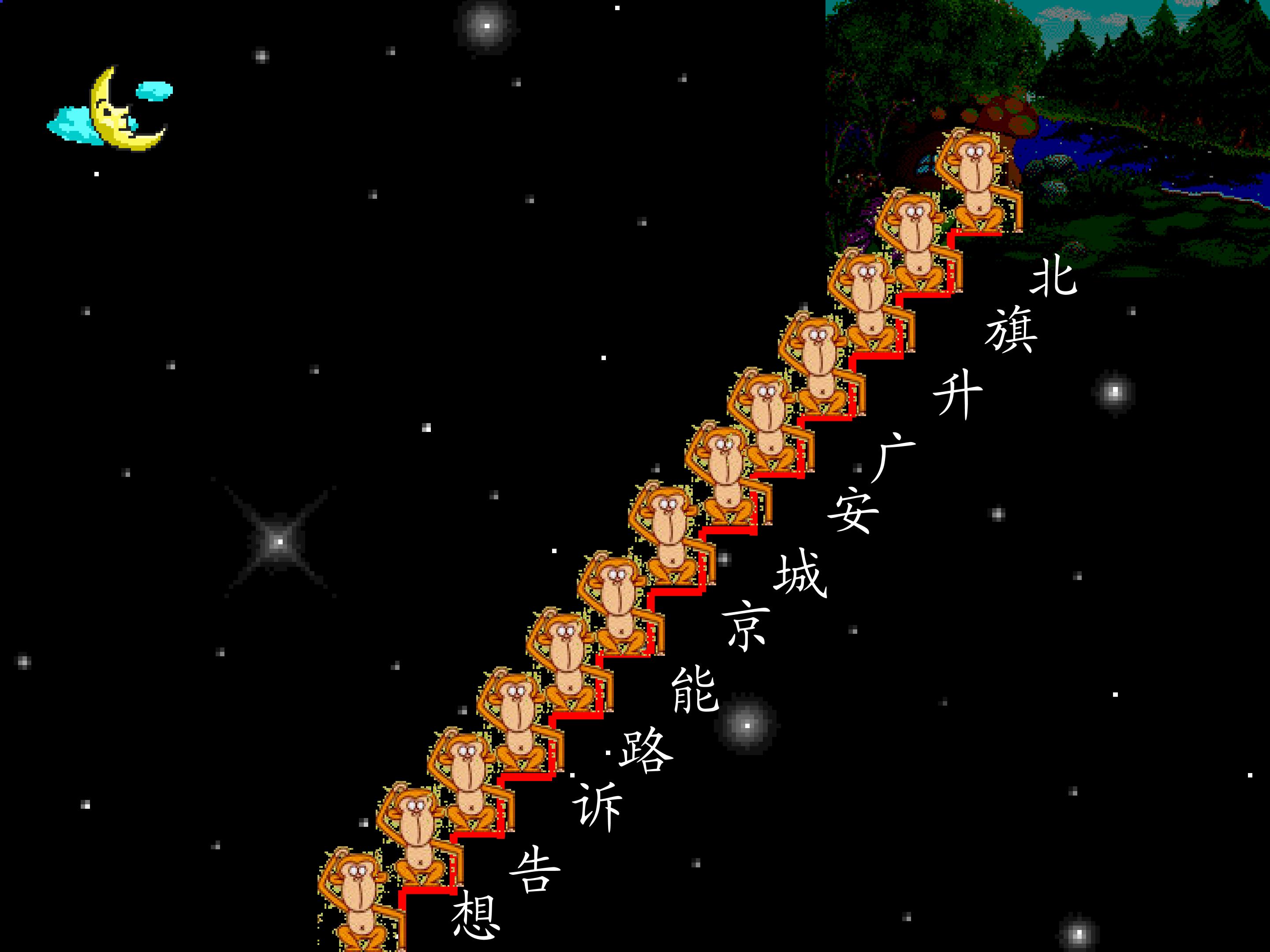The width and height of the screenshot is (1270, 952).
Task: Choose the character 能
Action: 695,690
